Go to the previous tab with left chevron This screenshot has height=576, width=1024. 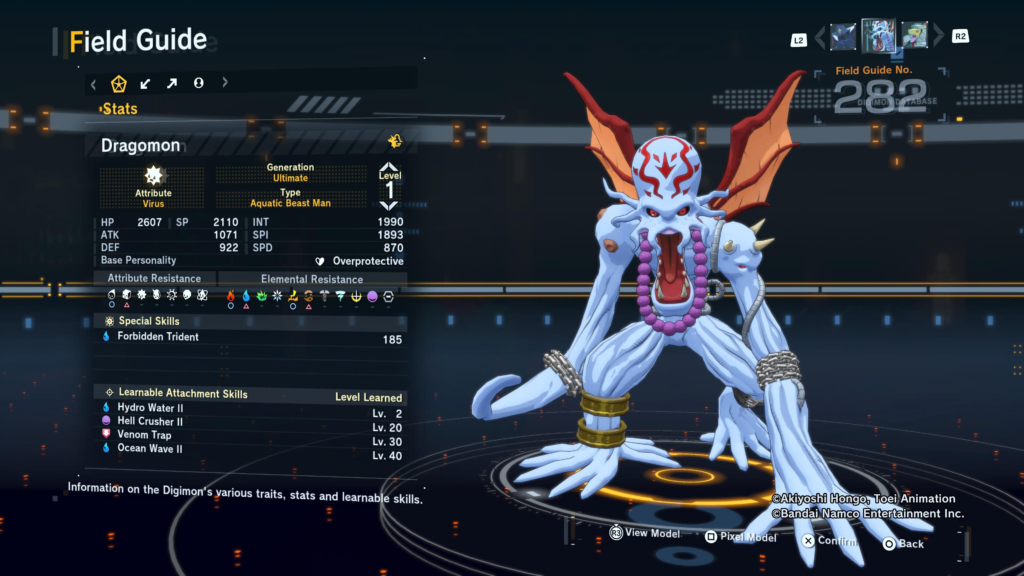(94, 83)
